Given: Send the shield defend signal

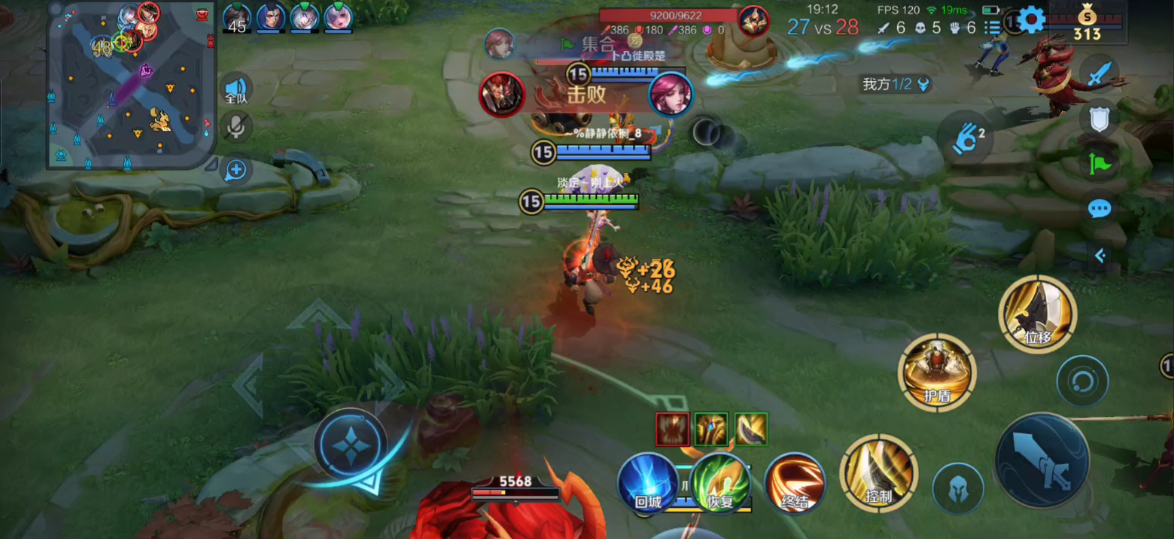Looking at the screenshot, I should (1100, 119).
